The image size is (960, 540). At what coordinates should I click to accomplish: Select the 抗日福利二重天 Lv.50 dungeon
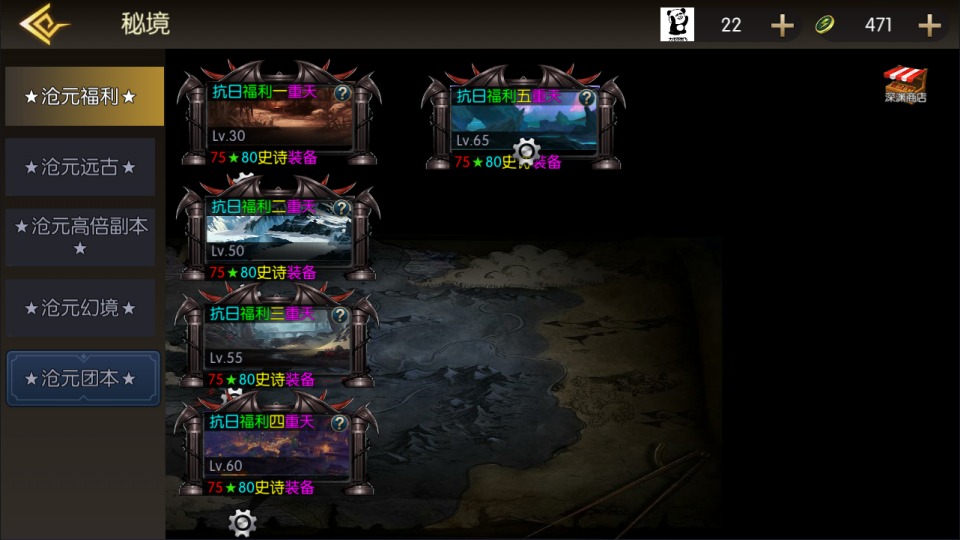pos(278,235)
